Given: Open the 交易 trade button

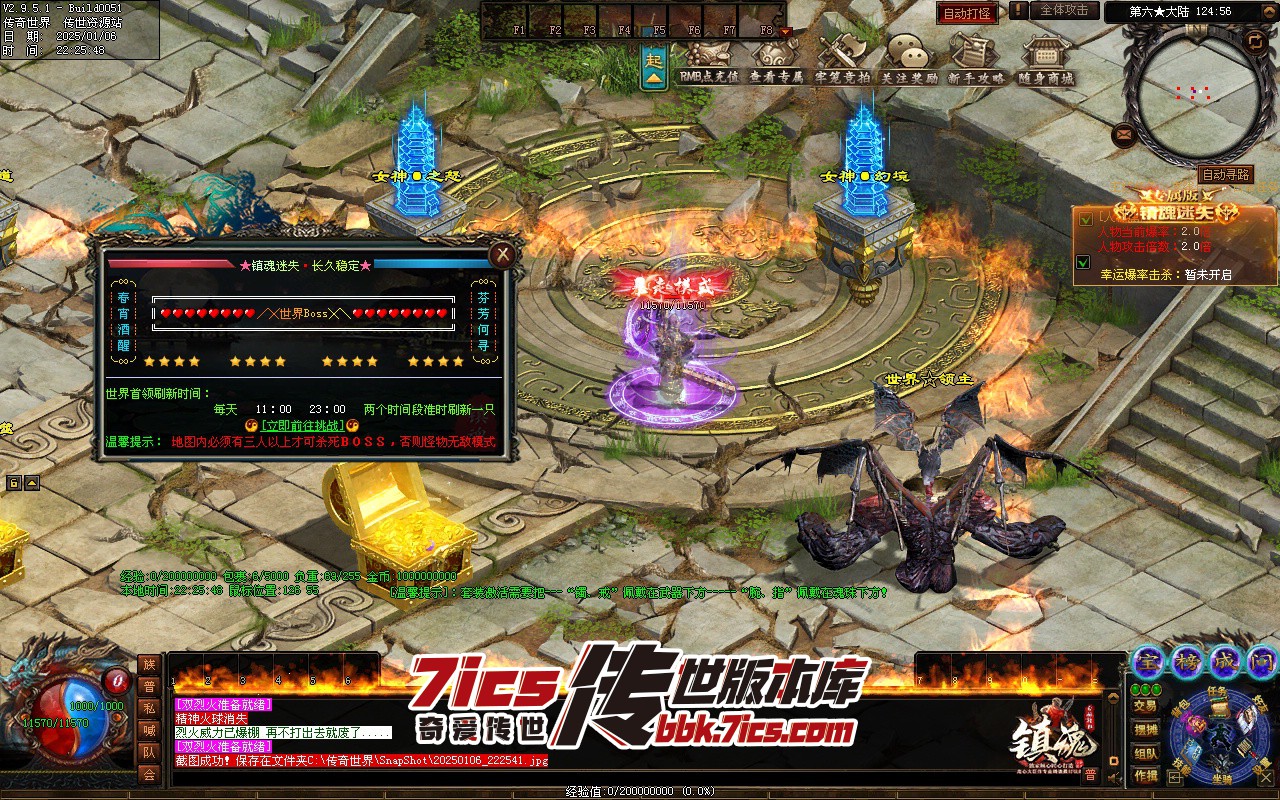Looking at the screenshot, I should coord(1146,706).
